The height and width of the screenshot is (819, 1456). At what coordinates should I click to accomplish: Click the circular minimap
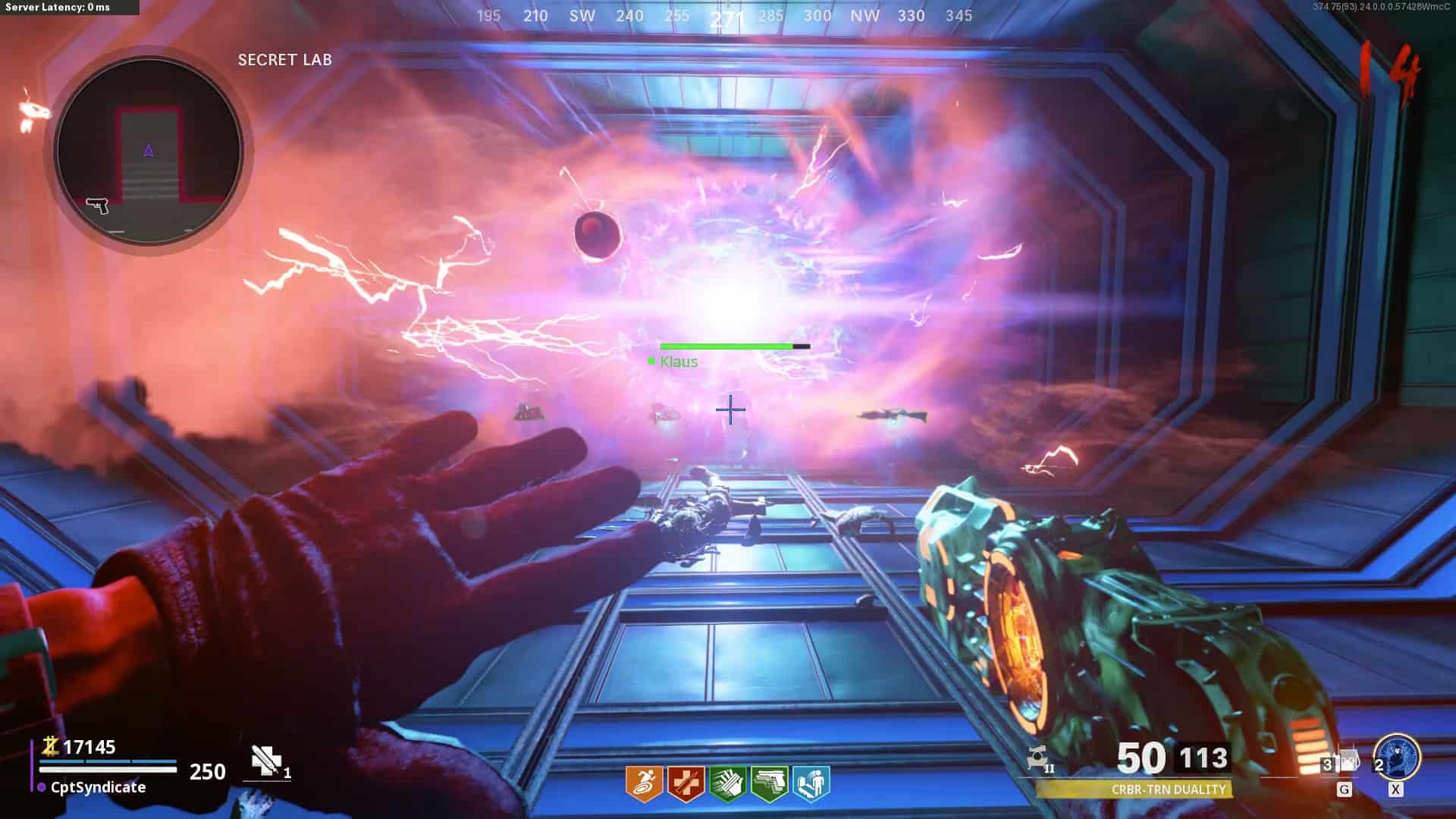click(149, 151)
